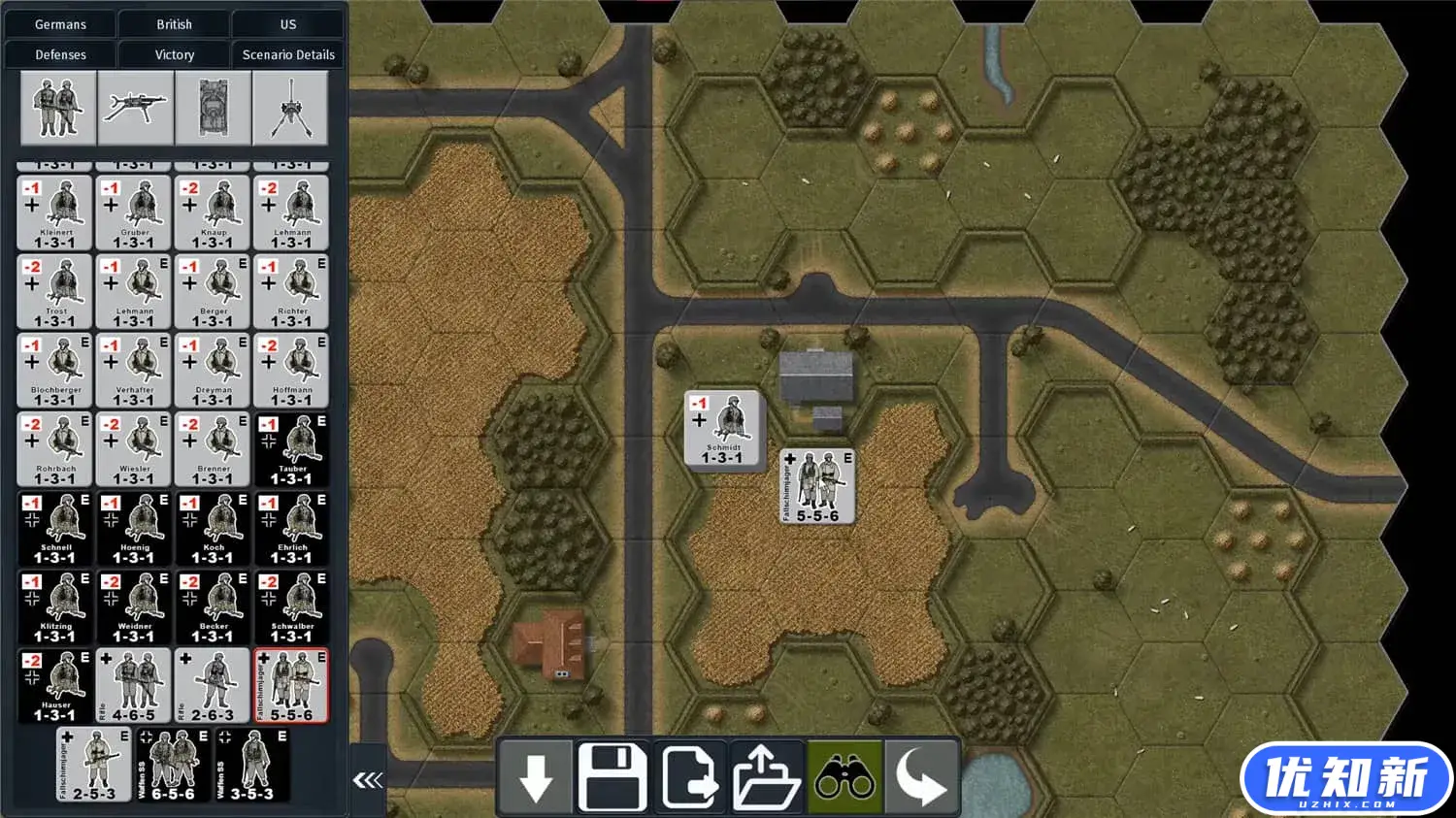Click the Schmidt leader placed on the map
This screenshot has height=818, width=1456.
(723, 430)
